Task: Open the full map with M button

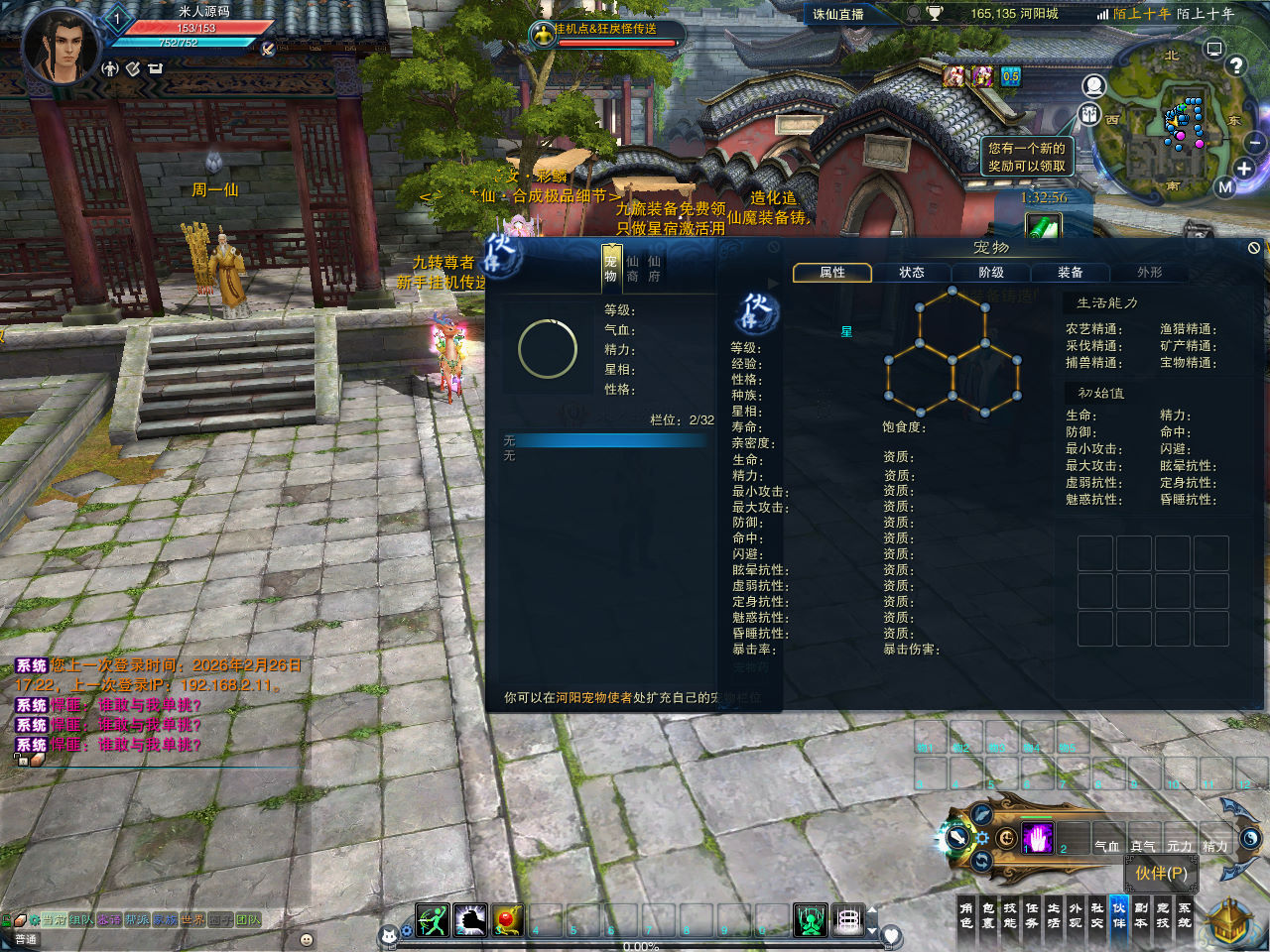Action: tap(1225, 186)
